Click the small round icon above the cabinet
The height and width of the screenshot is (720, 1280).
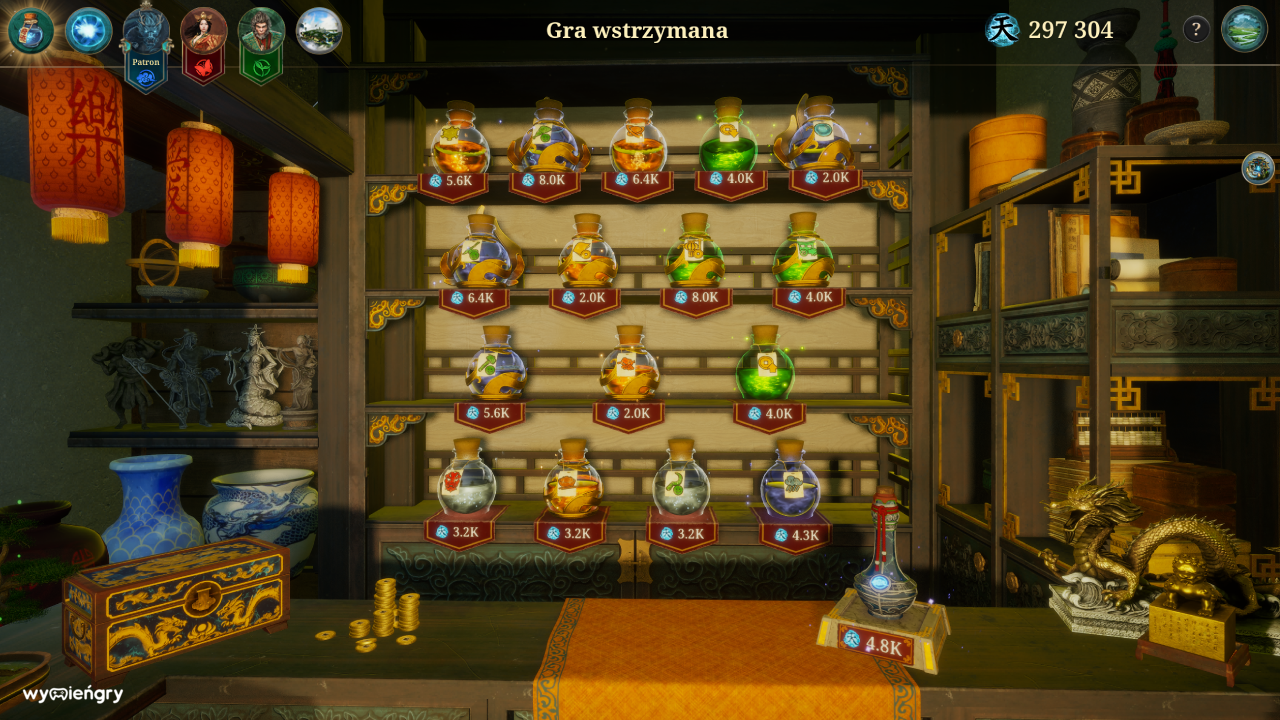tap(1258, 168)
